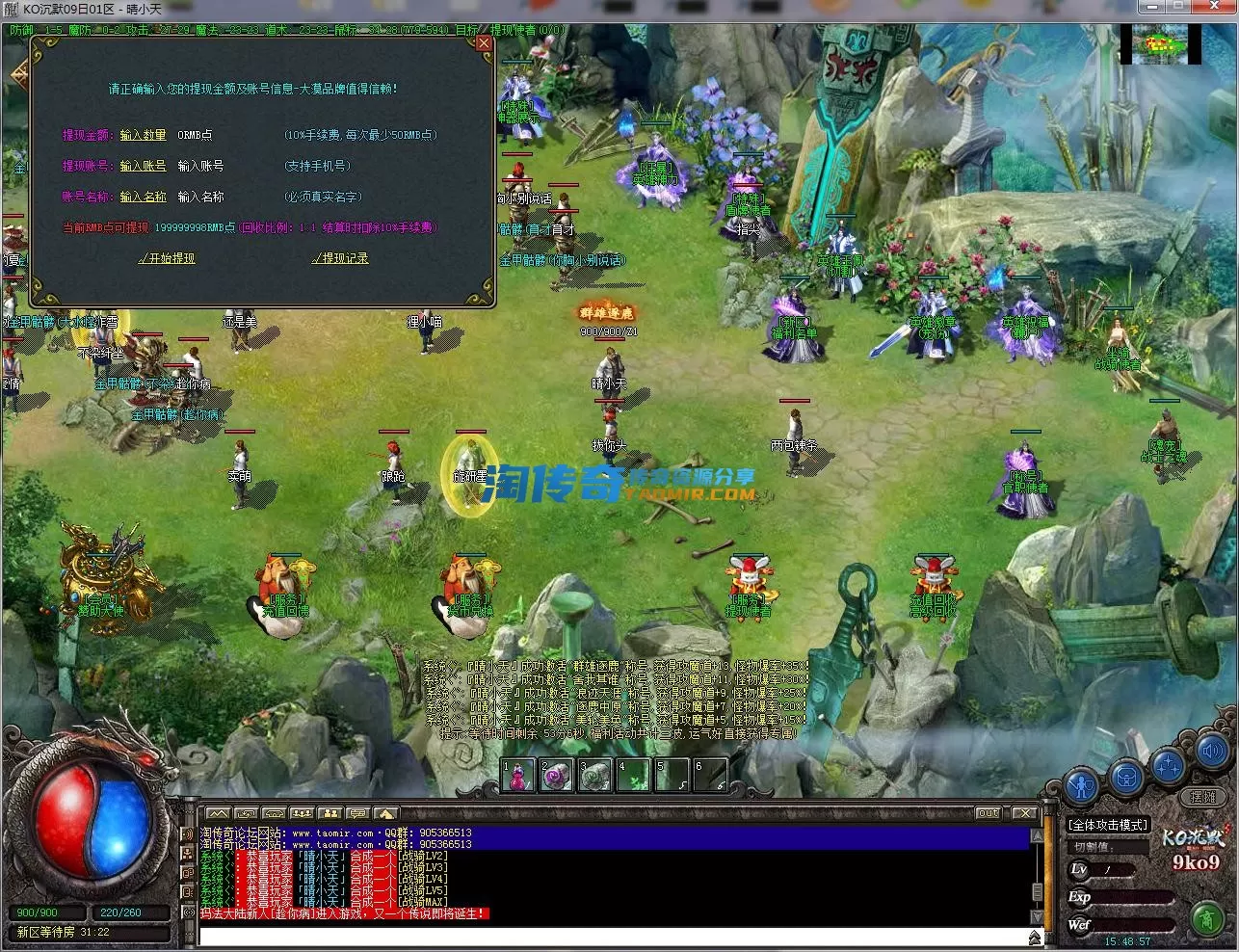The height and width of the screenshot is (952, 1239).
Task: Select hotbar slot 2 with purple item
Action: [557, 775]
